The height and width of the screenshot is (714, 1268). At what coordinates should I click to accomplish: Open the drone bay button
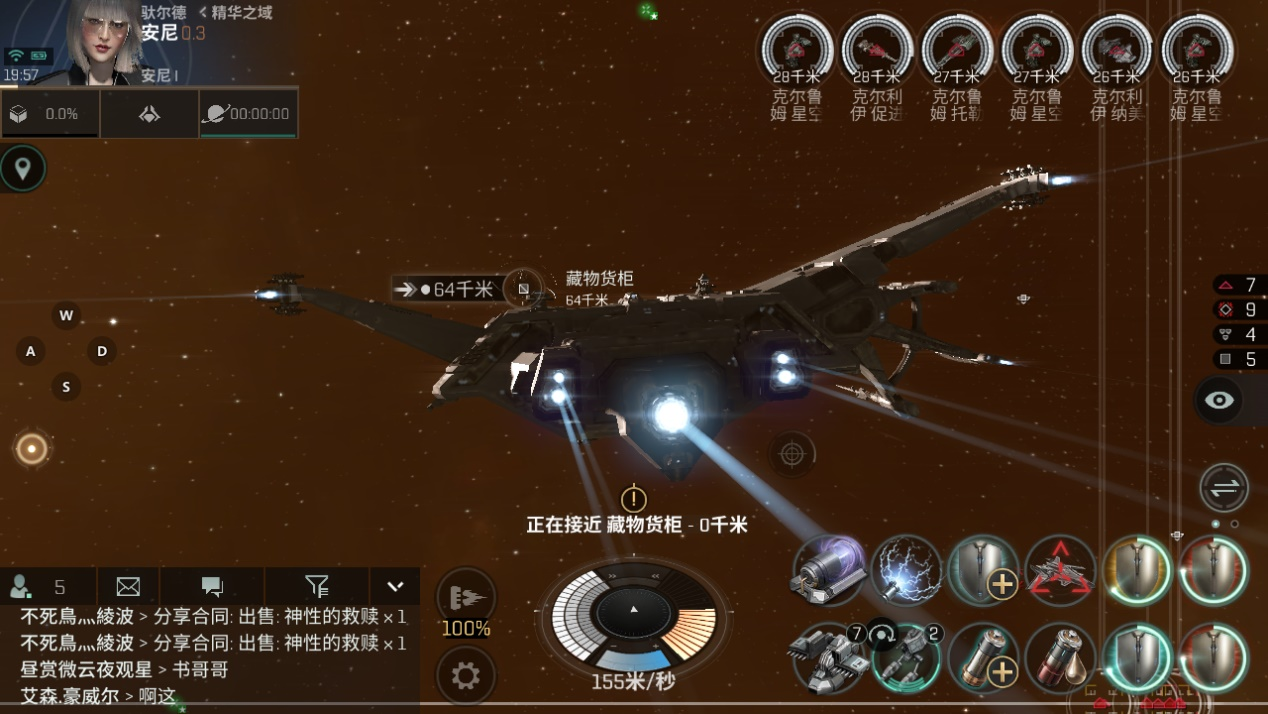click(149, 114)
